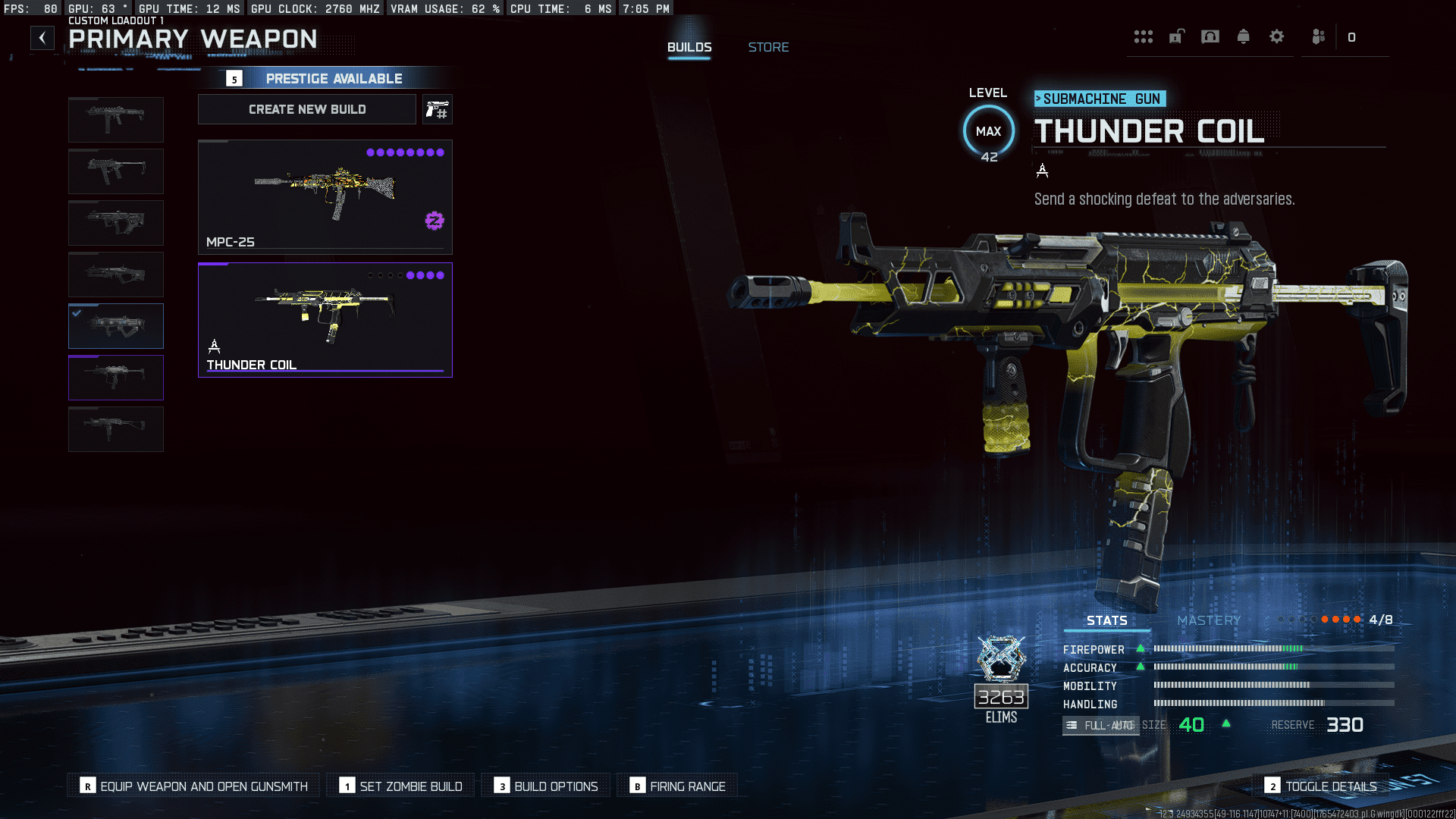
Task: Choose the Thunder Coil blueprint build
Action: click(325, 320)
